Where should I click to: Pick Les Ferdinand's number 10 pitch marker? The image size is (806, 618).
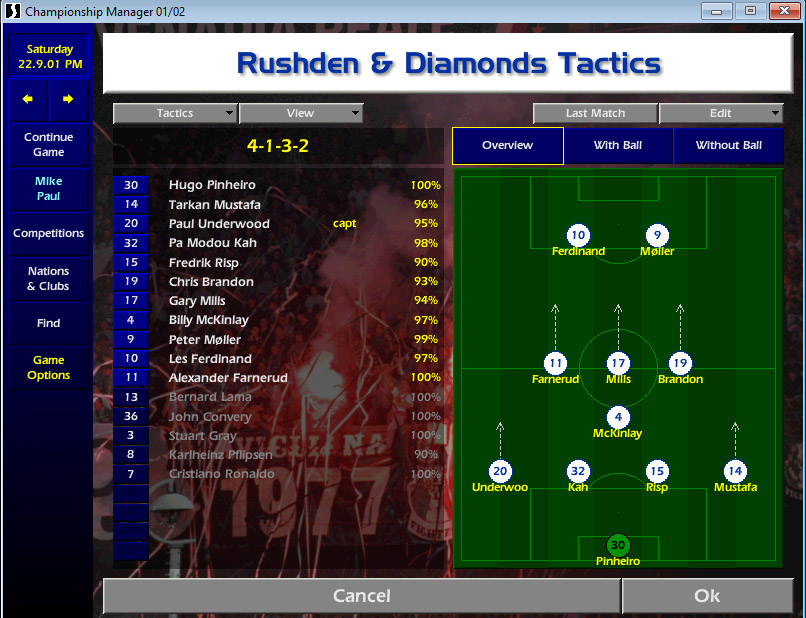(578, 236)
